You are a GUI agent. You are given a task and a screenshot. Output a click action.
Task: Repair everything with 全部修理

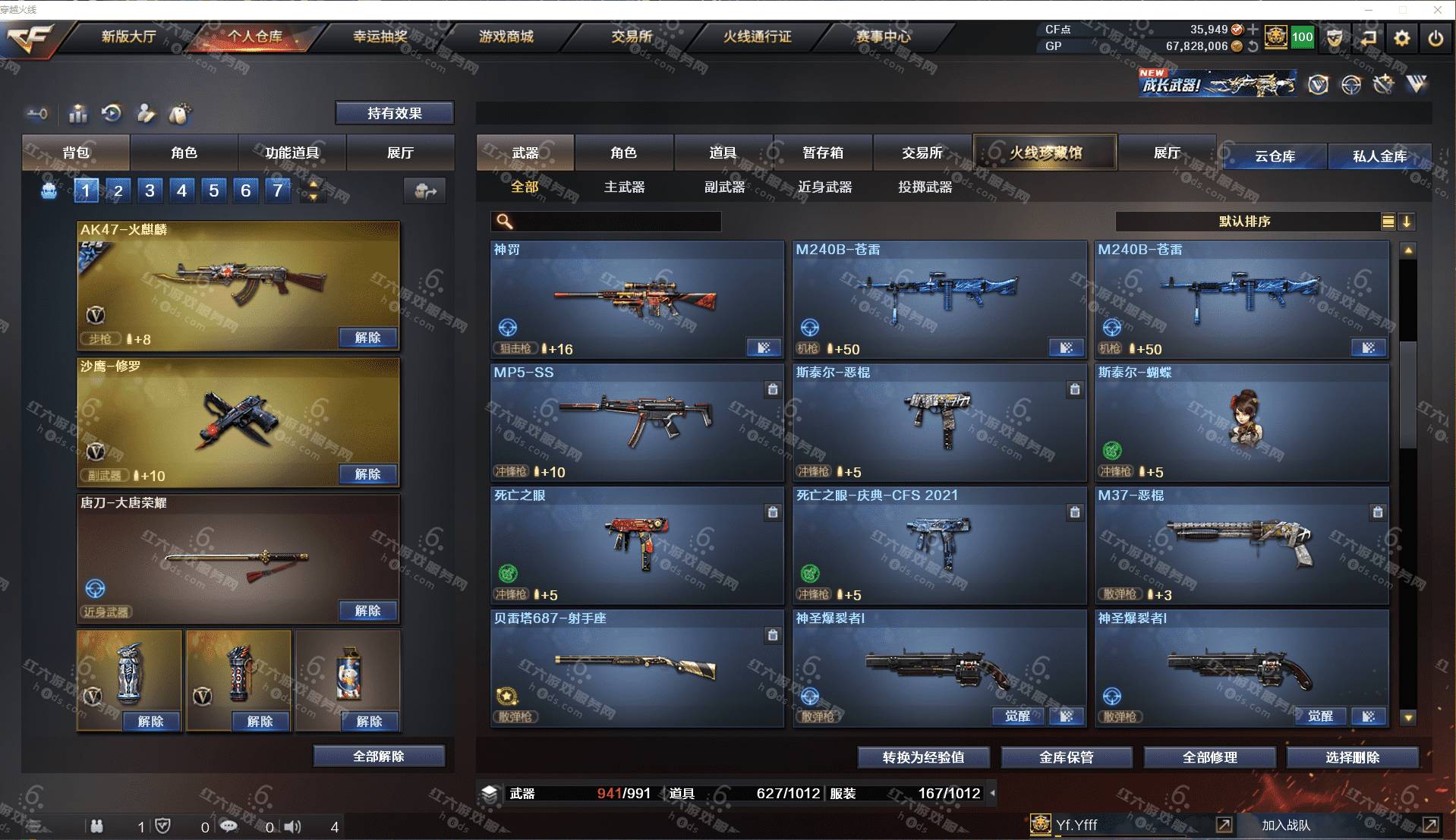1209,757
